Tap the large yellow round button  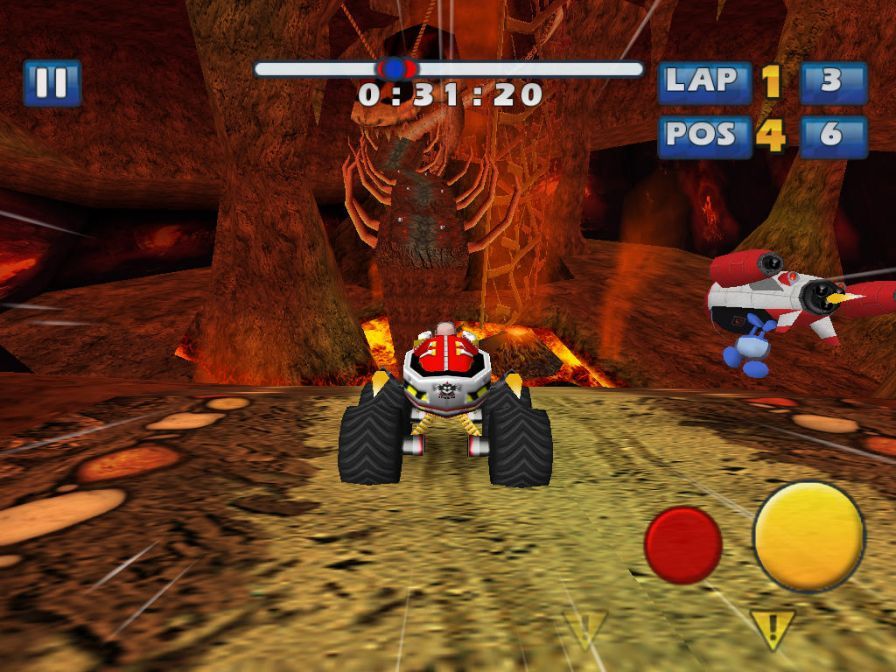[x=808, y=536]
